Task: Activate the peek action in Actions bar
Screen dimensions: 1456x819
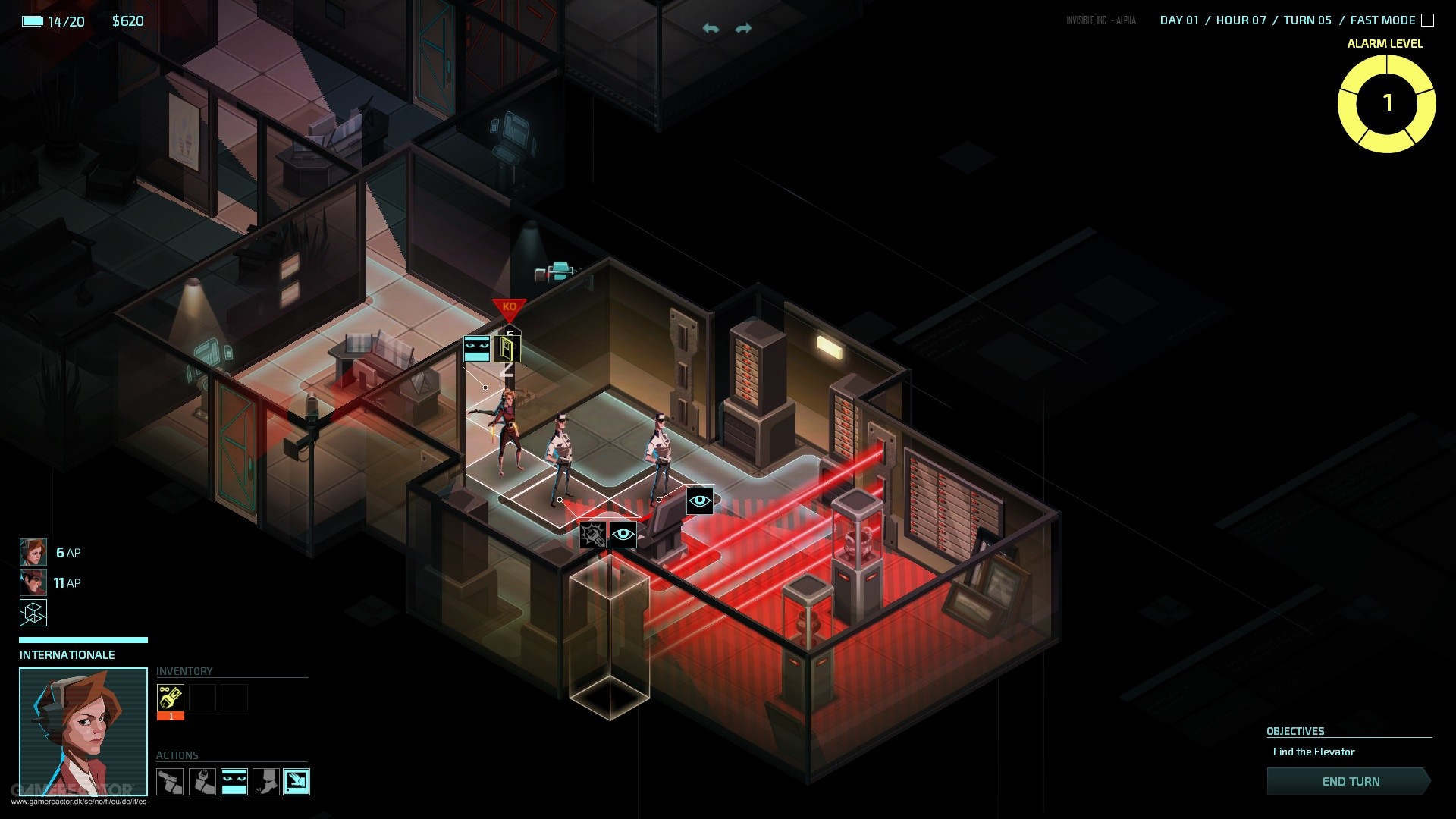Action: (x=234, y=782)
